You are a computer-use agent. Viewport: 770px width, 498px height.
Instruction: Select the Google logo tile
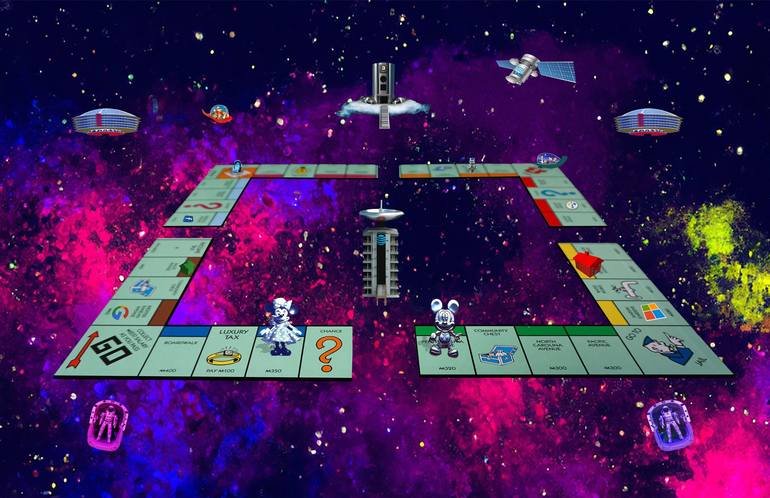pos(129,311)
